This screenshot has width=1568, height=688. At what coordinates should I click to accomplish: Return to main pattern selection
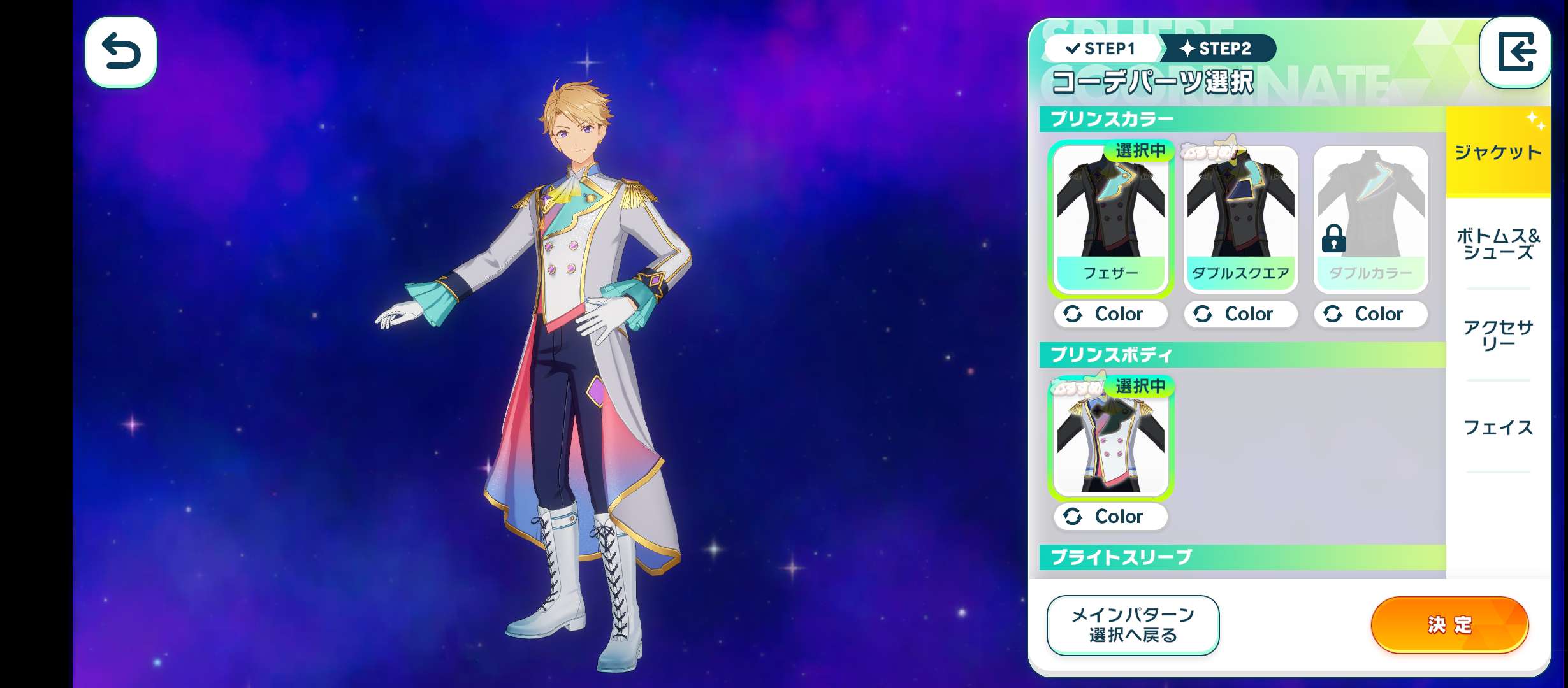click(x=1133, y=625)
